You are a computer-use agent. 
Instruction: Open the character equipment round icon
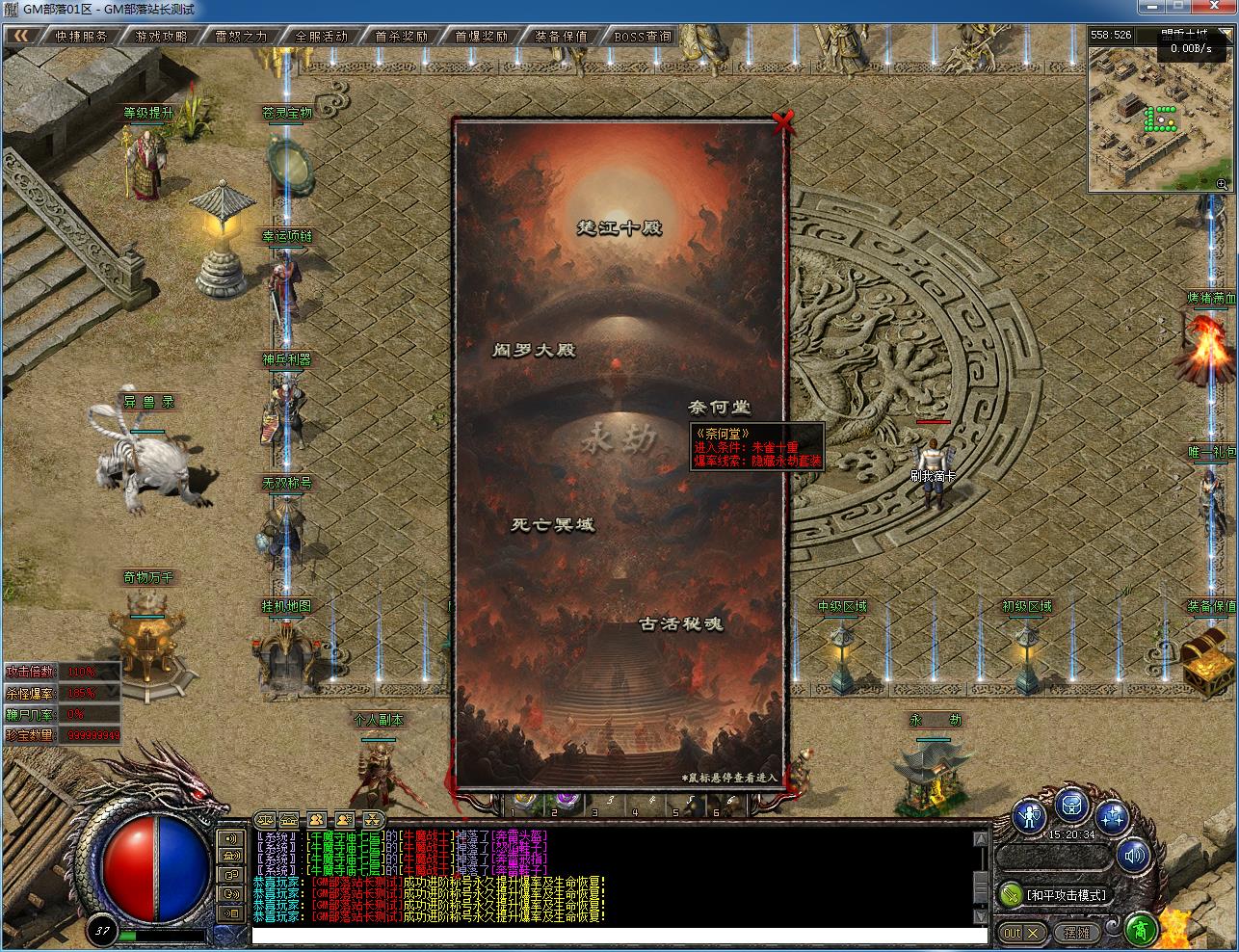point(1029,818)
